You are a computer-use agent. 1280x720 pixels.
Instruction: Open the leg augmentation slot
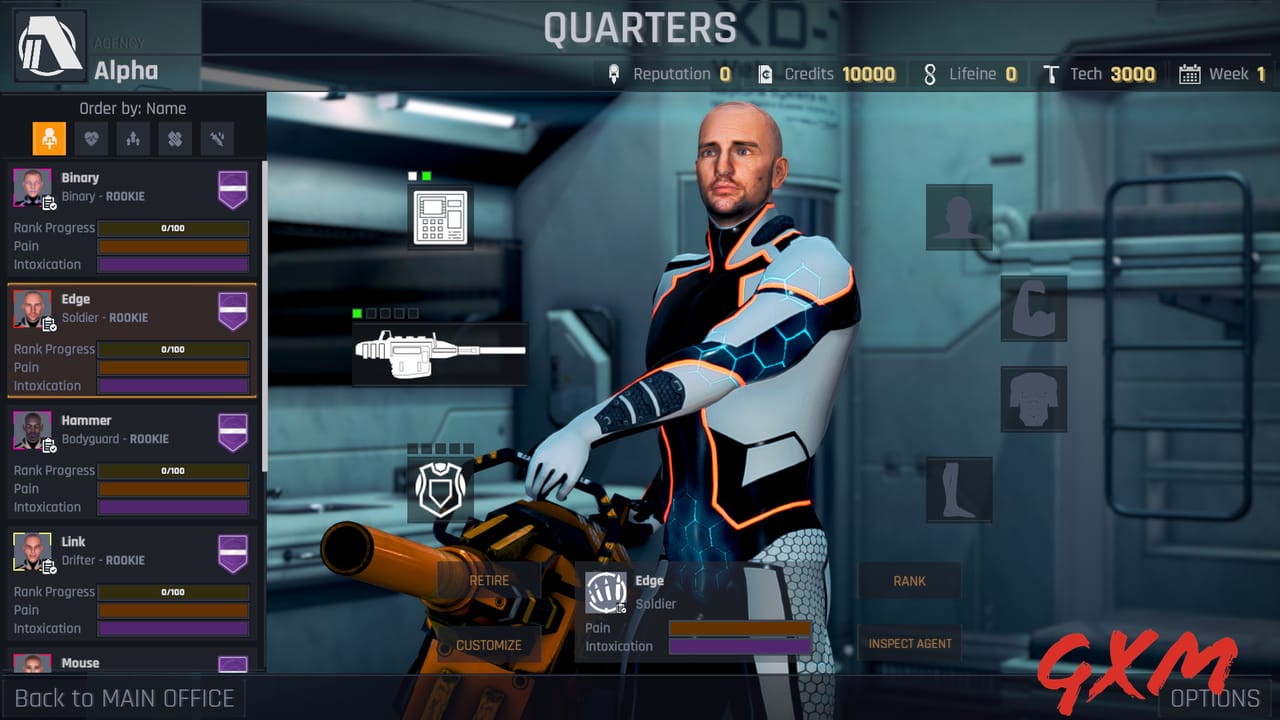(x=959, y=490)
